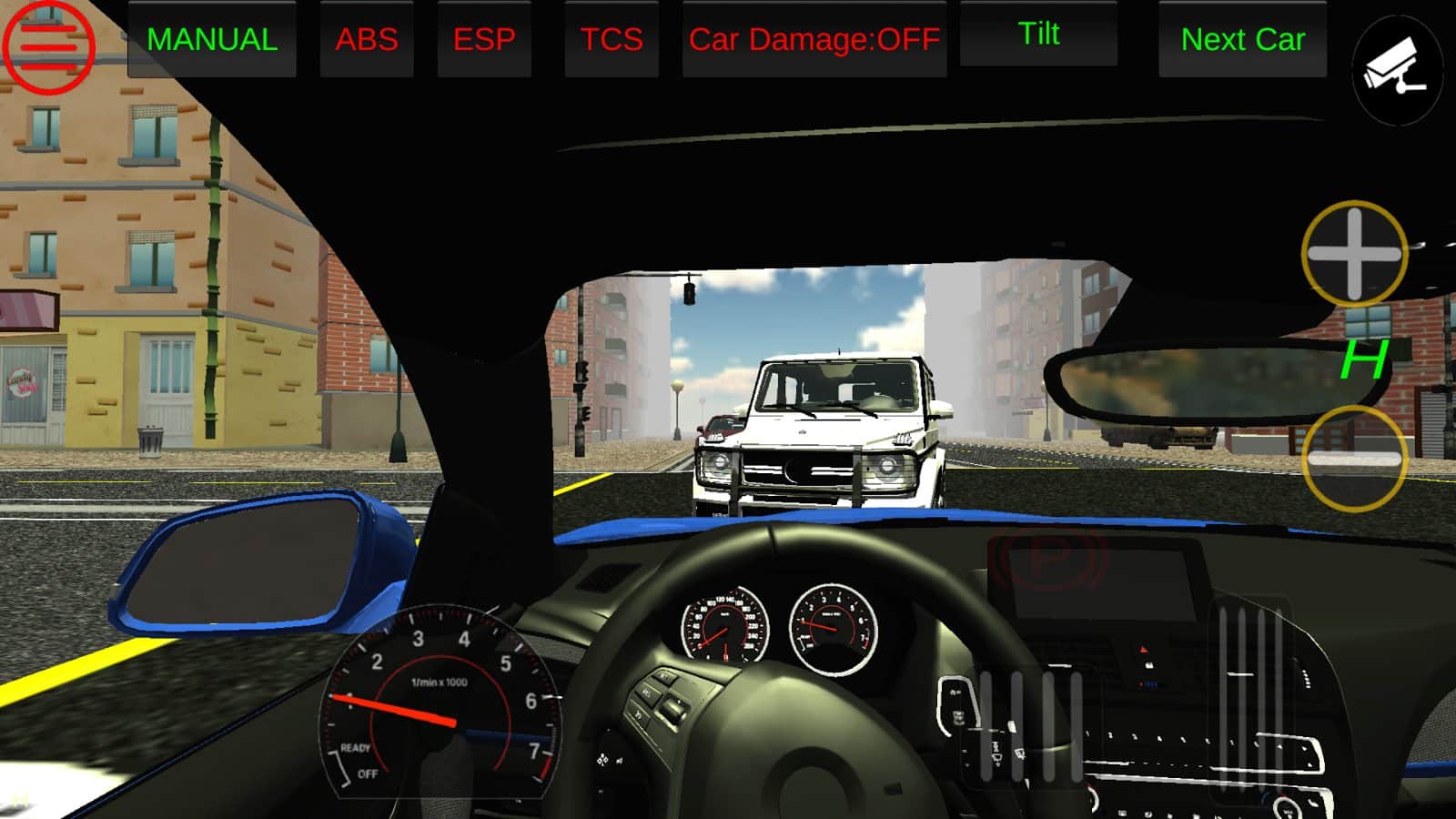This screenshot has width=1456, height=819.
Task: Toggle the MANUAL transmission button
Action: (212, 40)
